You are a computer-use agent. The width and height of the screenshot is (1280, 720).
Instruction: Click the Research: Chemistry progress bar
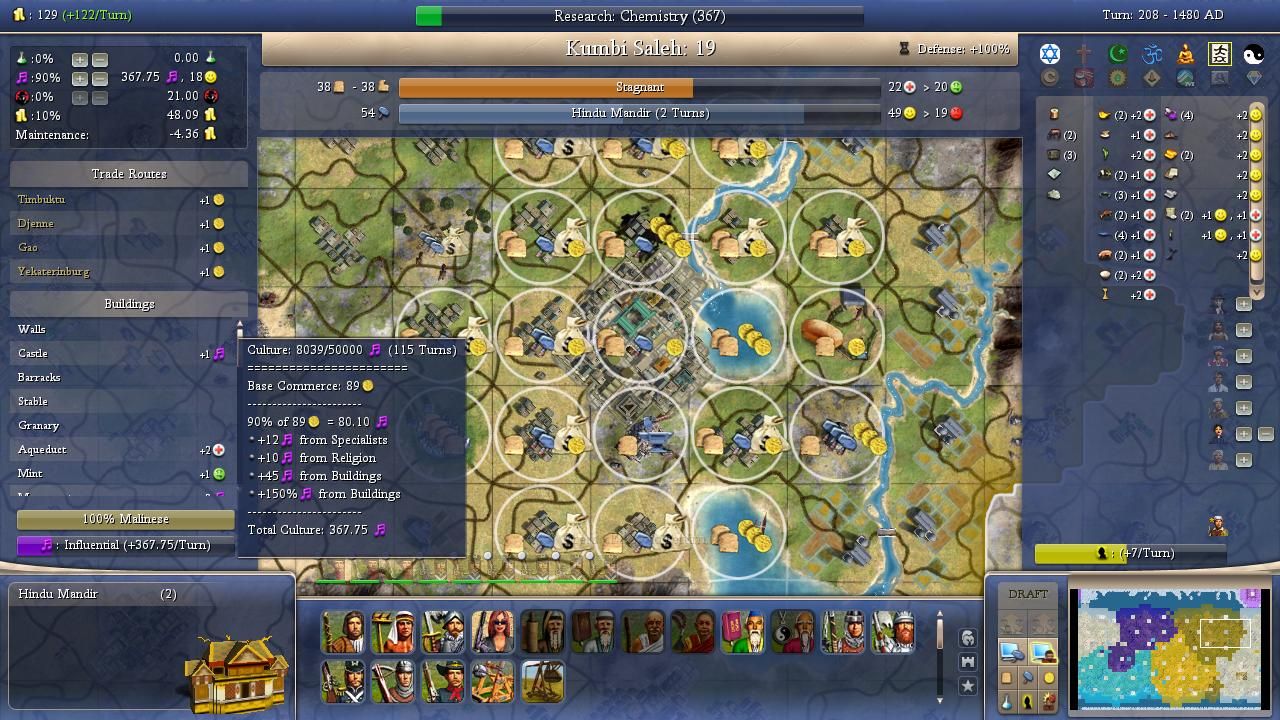pyautogui.click(x=640, y=16)
